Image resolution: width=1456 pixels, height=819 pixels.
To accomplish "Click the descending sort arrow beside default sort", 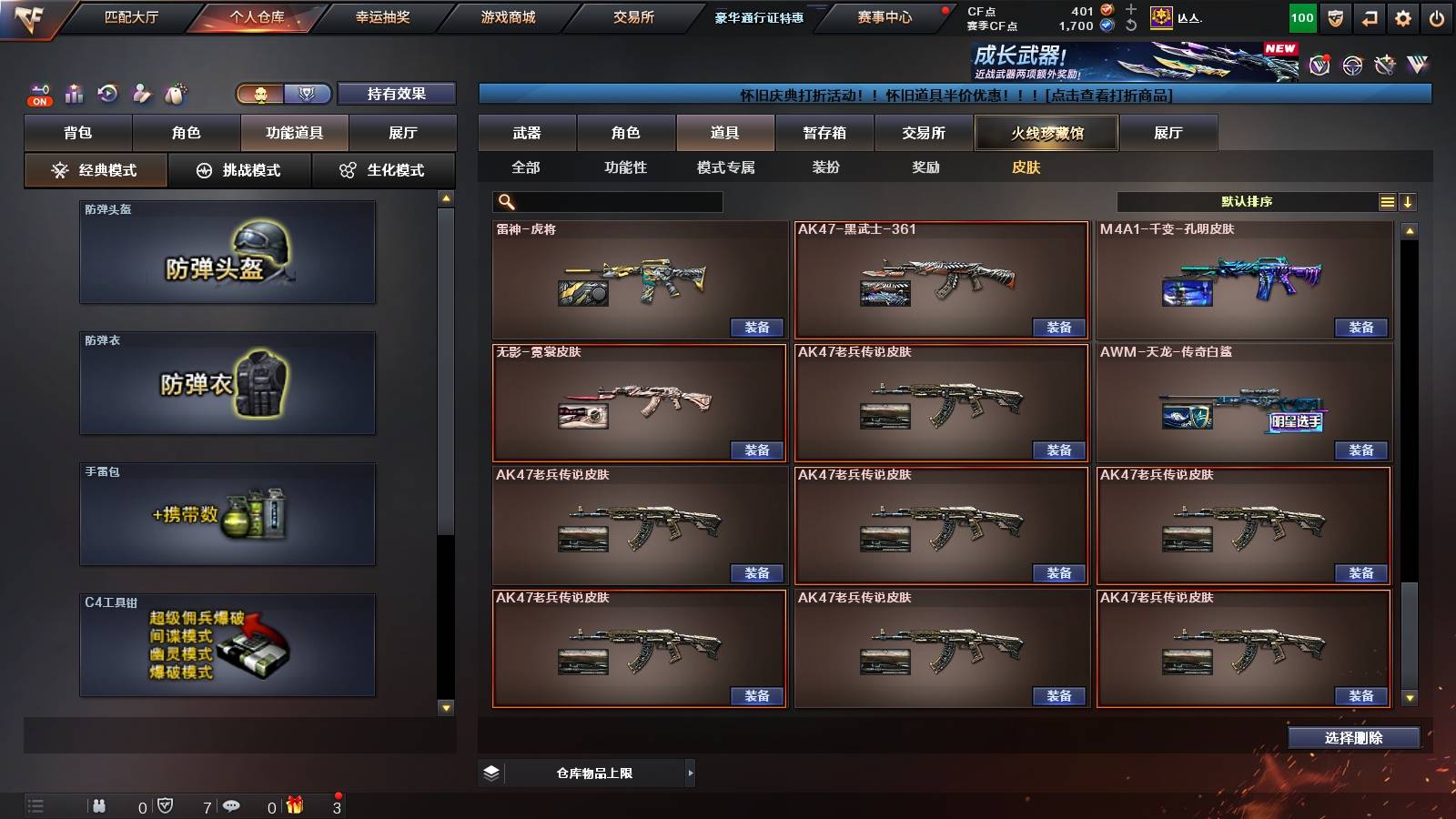I will point(1408,201).
